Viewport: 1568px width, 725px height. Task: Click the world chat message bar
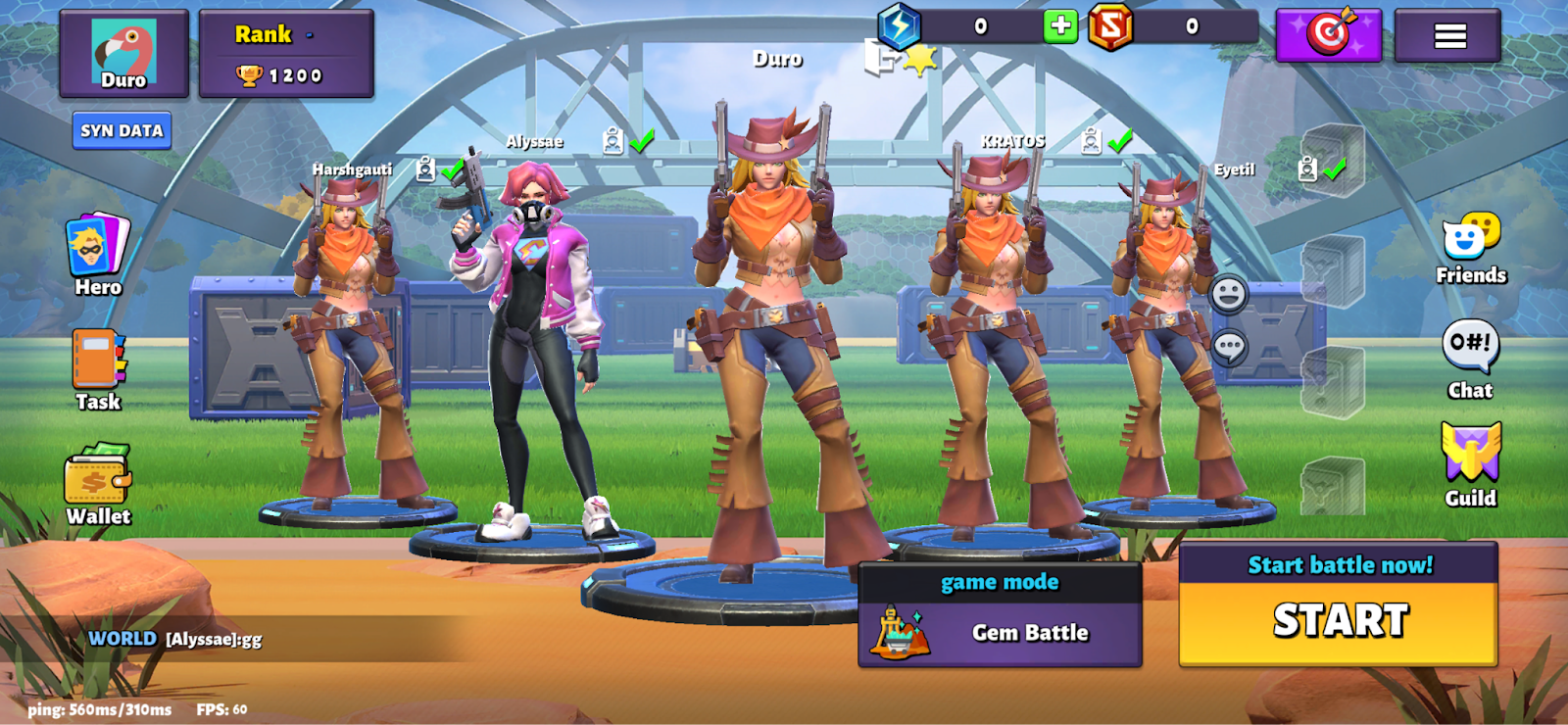(235, 639)
